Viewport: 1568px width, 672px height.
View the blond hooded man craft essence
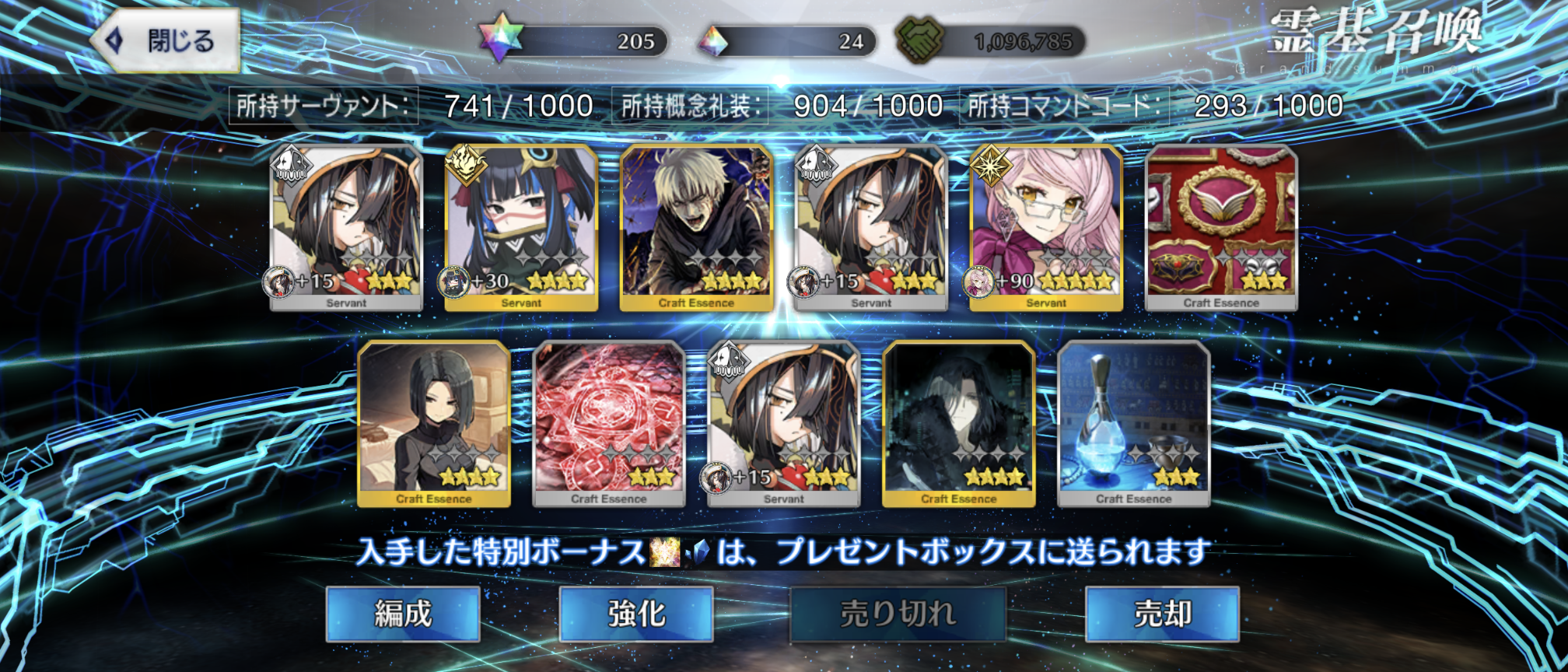click(x=696, y=227)
